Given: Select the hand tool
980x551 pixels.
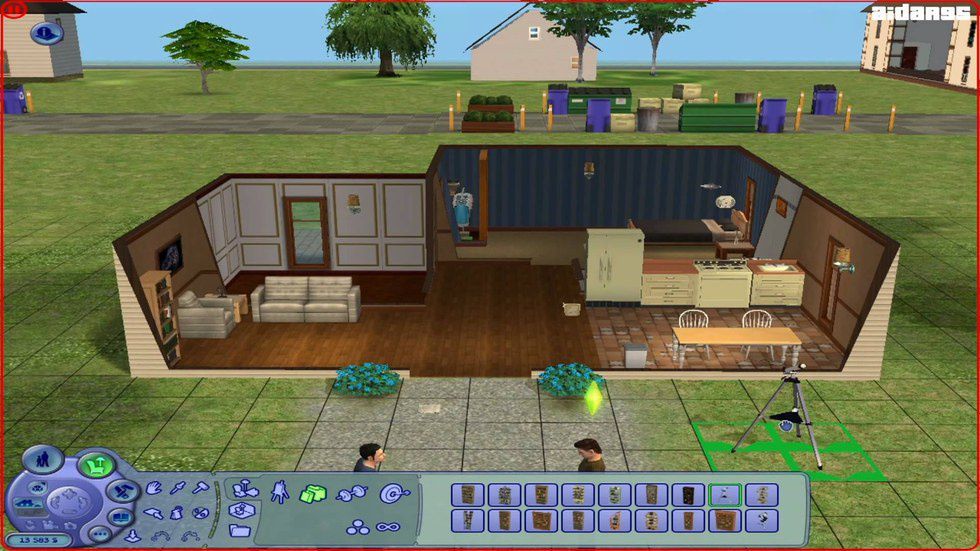Looking at the screenshot, I should (x=155, y=489).
